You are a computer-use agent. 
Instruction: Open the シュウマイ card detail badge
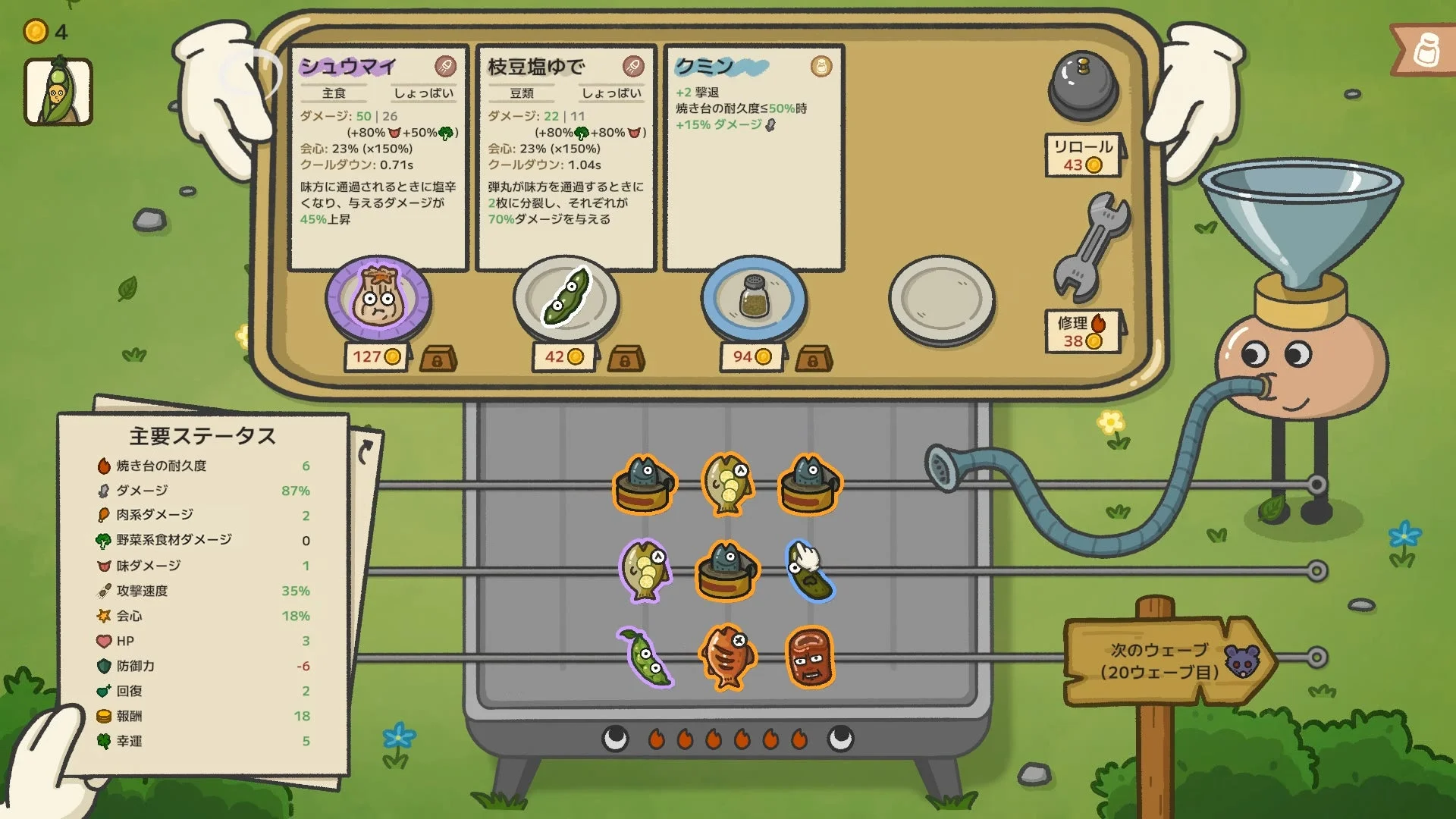446,66
